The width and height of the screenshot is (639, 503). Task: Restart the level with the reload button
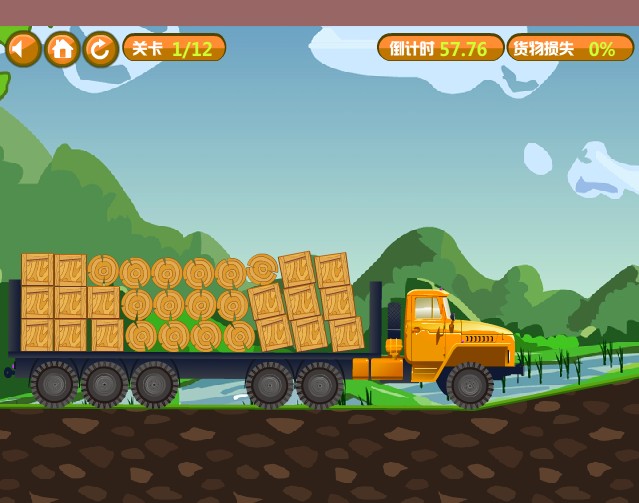(x=100, y=48)
